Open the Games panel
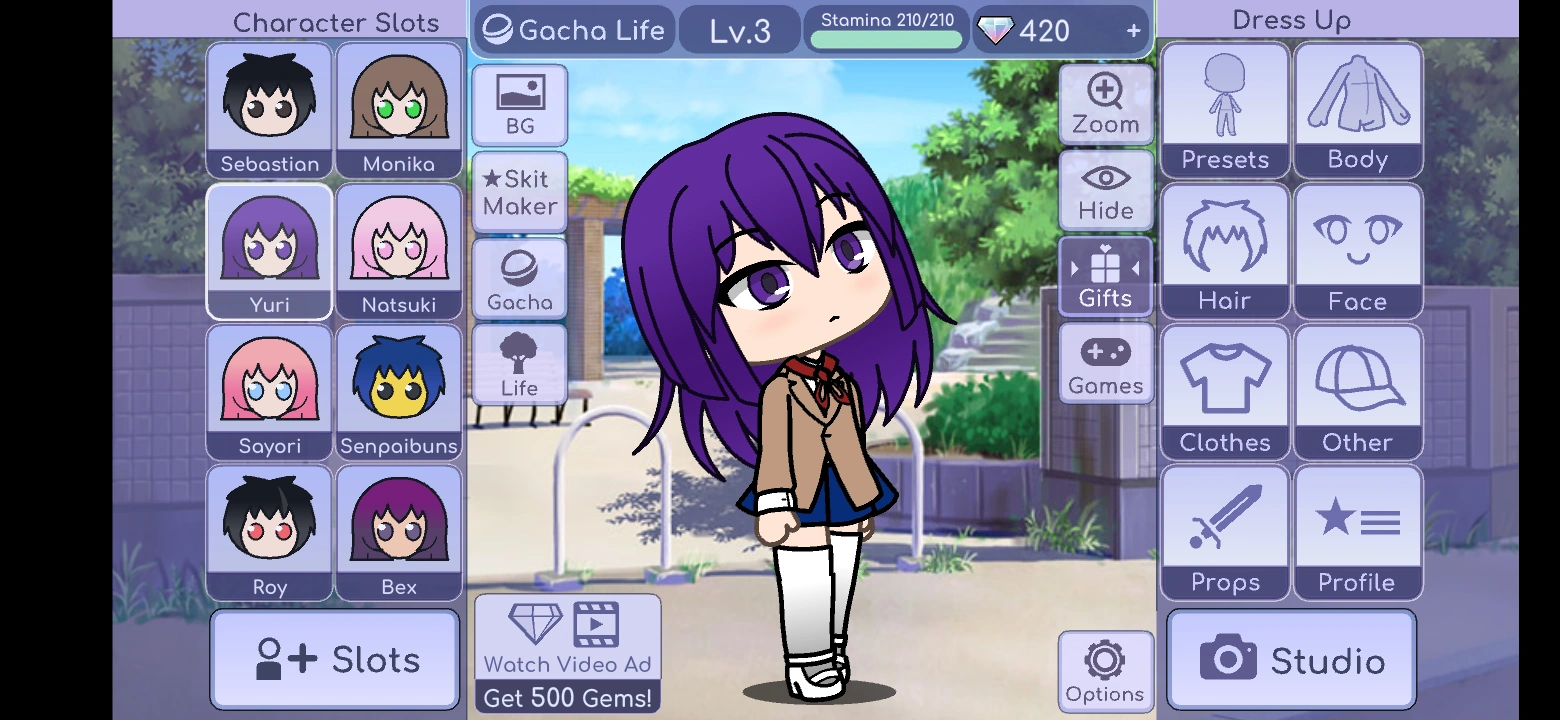This screenshot has width=1560, height=720. click(x=1105, y=363)
